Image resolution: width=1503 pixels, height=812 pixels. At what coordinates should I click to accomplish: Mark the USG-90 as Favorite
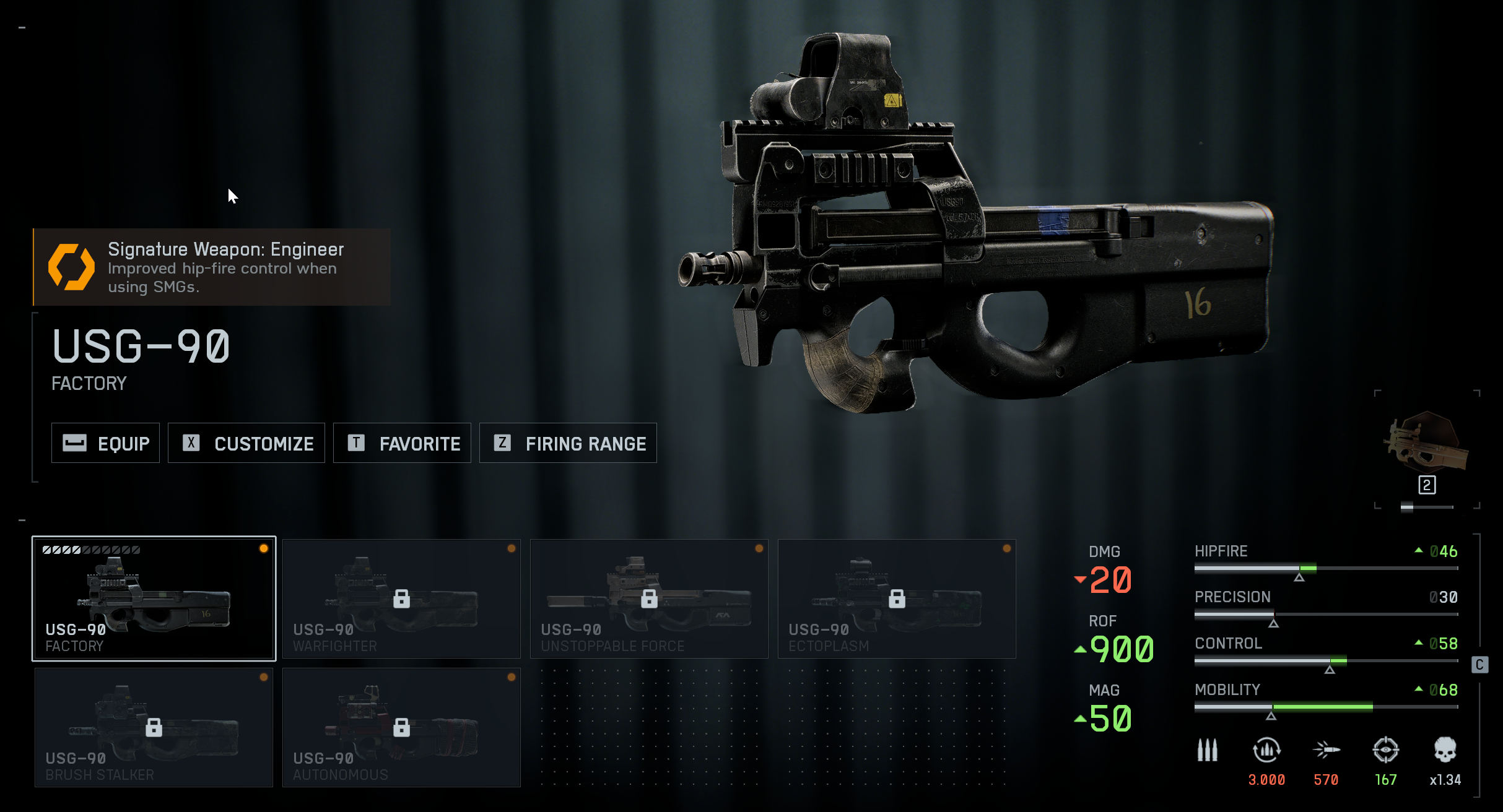(x=402, y=443)
